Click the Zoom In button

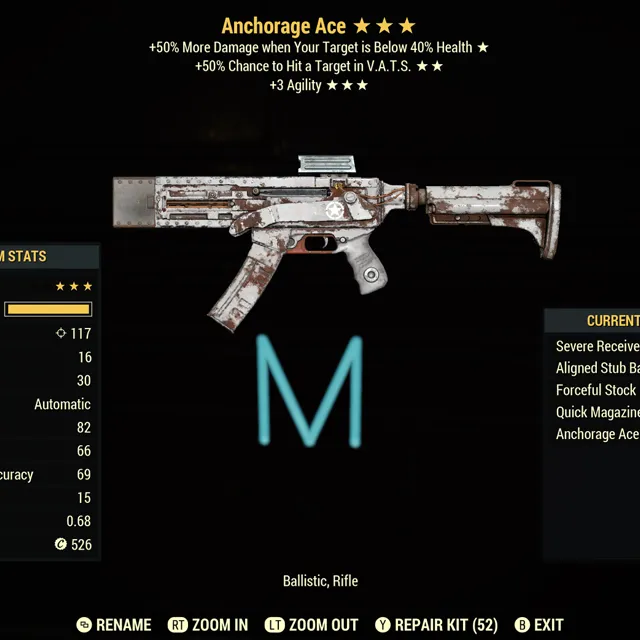[x=207, y=625]
